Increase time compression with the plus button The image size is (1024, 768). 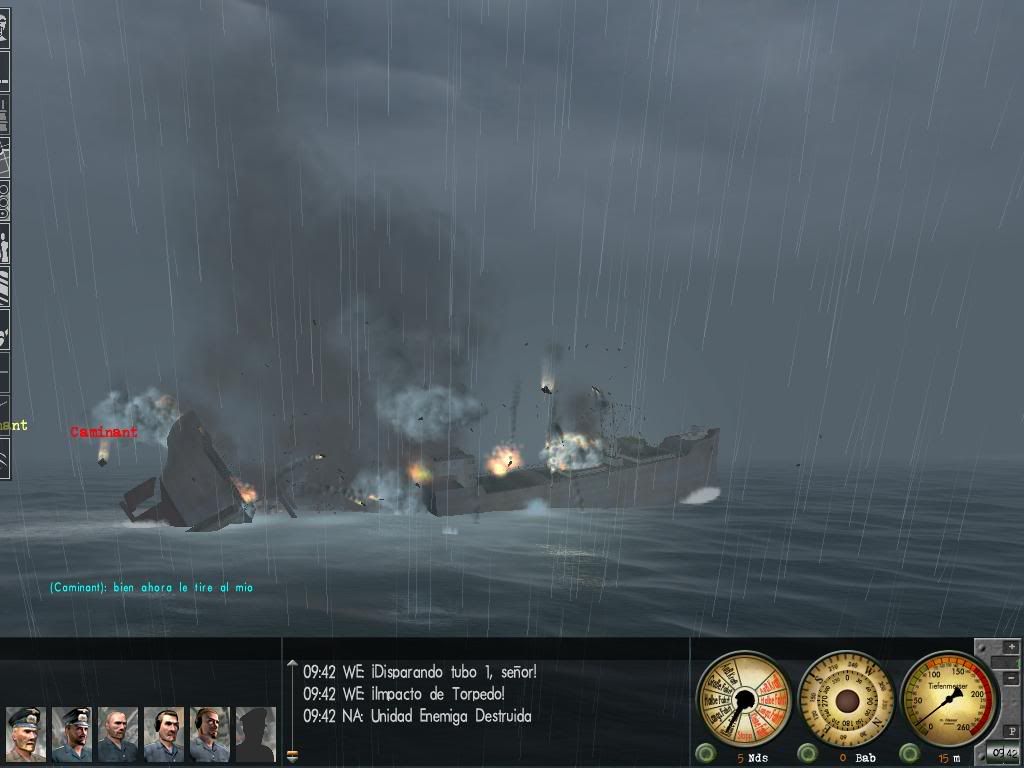tap(1010, 647)
